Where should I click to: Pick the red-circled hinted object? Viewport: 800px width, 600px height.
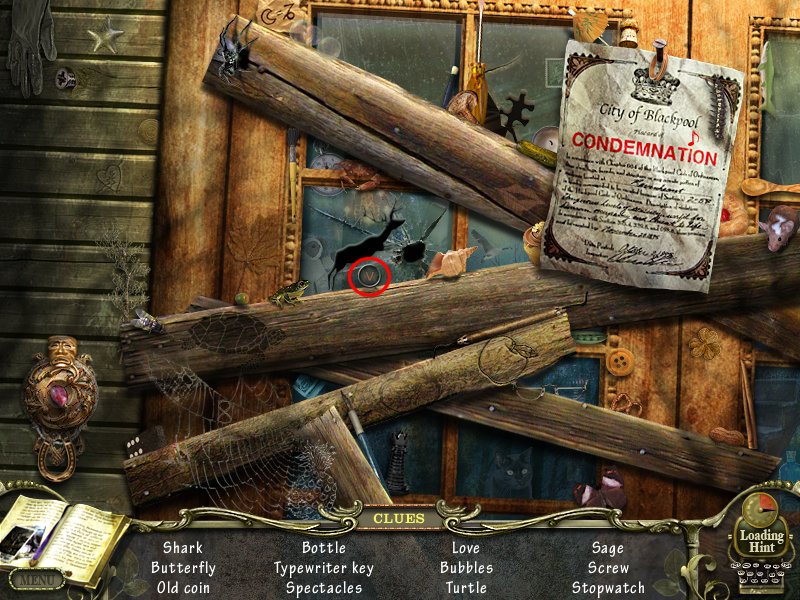[370, 276]
